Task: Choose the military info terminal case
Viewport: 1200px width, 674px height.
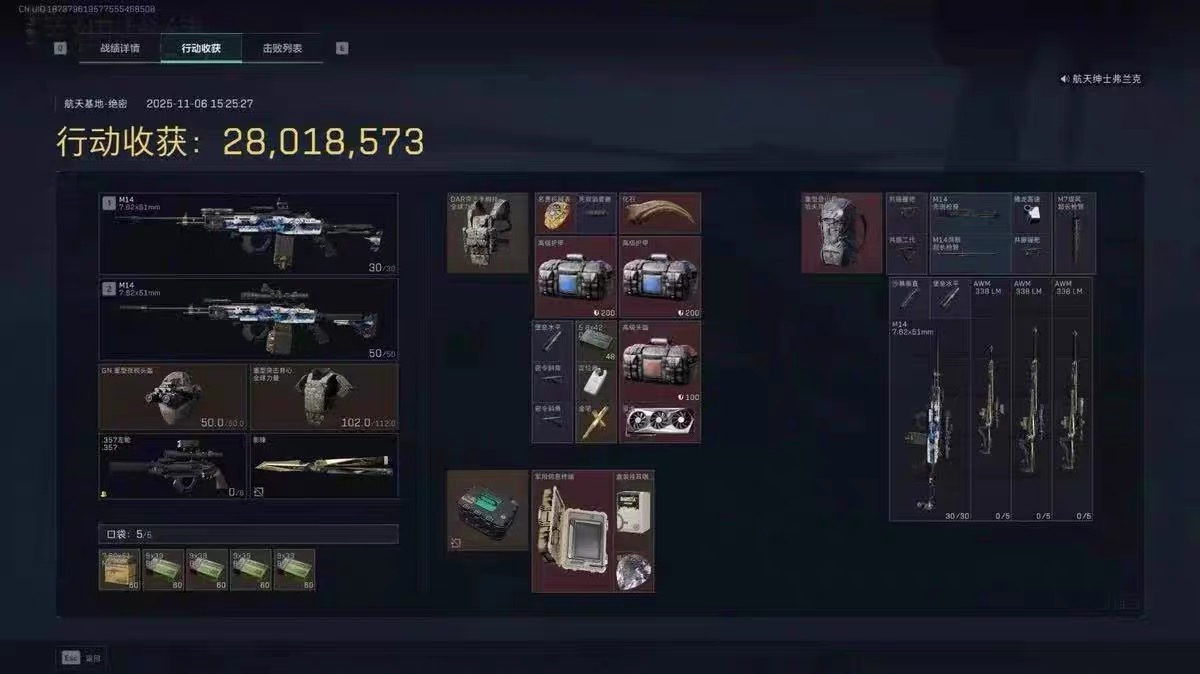Action: (572, 532)
